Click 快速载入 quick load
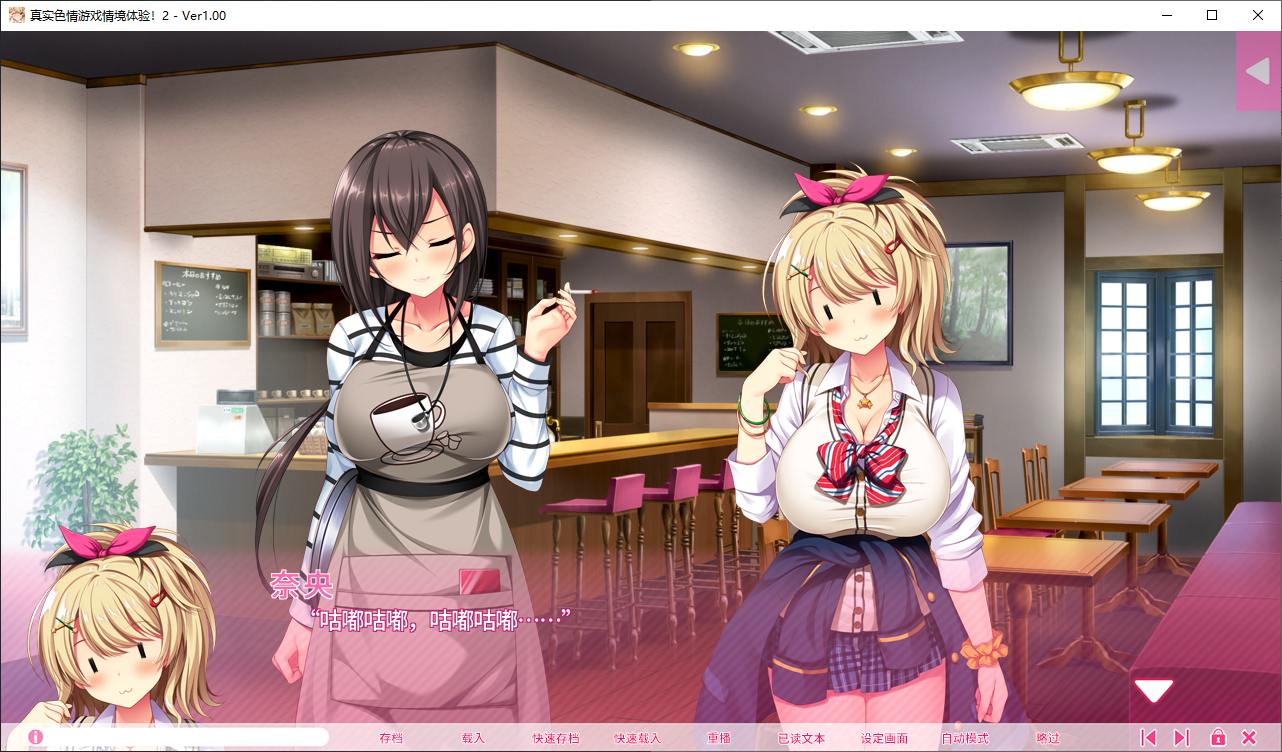The image size is (1282, 752). pos(637,738)
